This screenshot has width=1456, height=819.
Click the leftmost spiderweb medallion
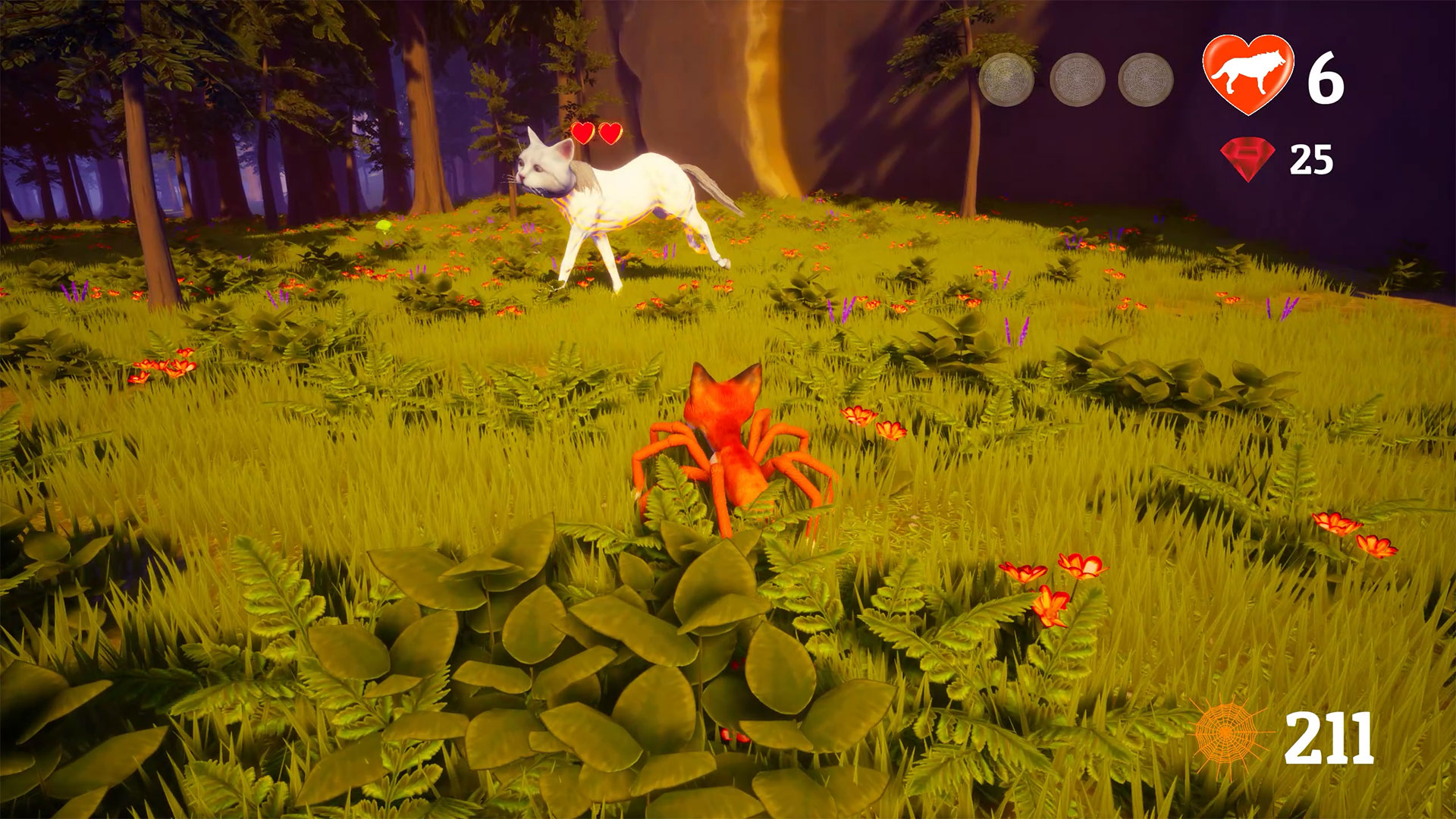coord(1005,78)
